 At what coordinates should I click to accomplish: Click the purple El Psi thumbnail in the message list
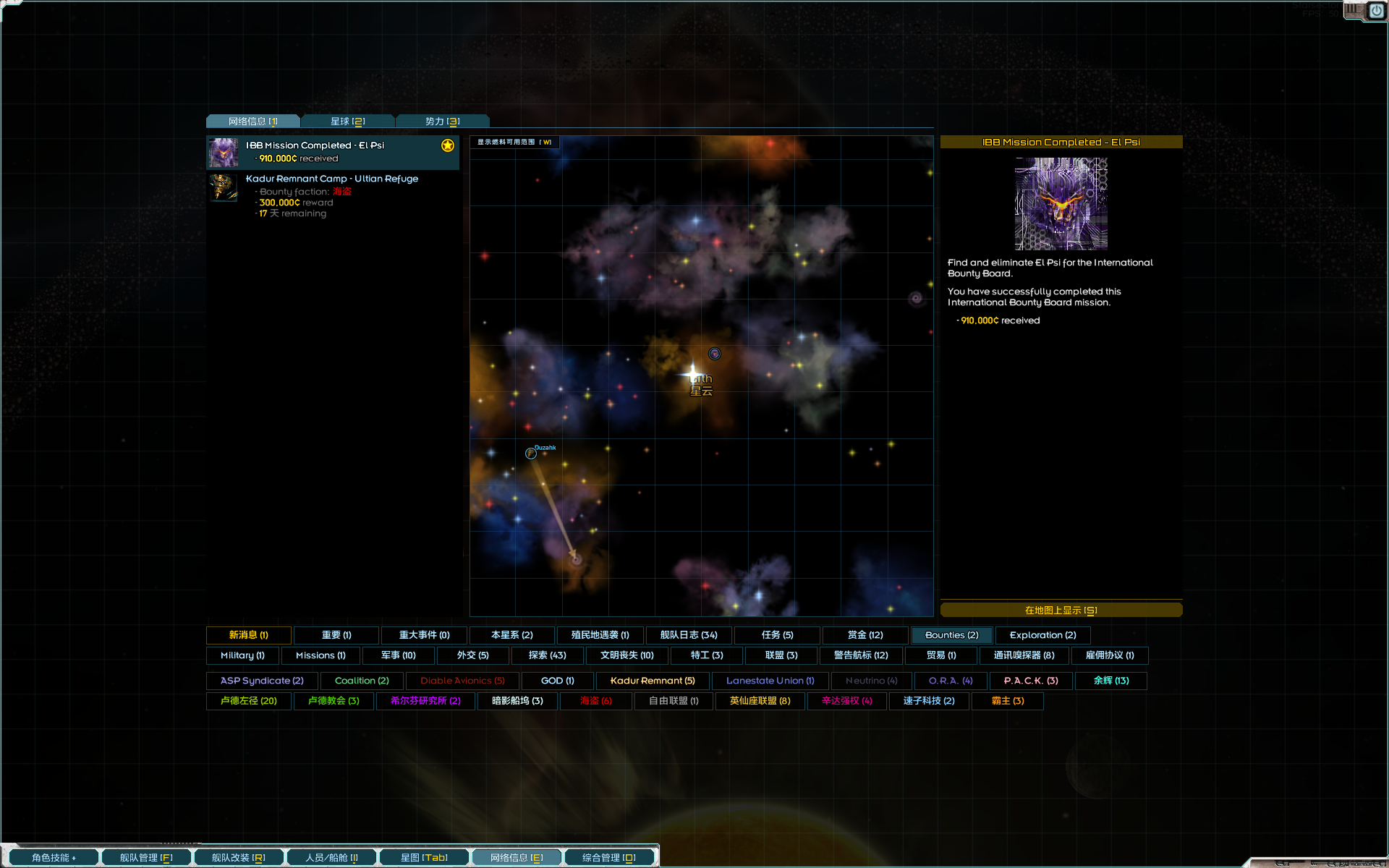(x=224, y=153)
